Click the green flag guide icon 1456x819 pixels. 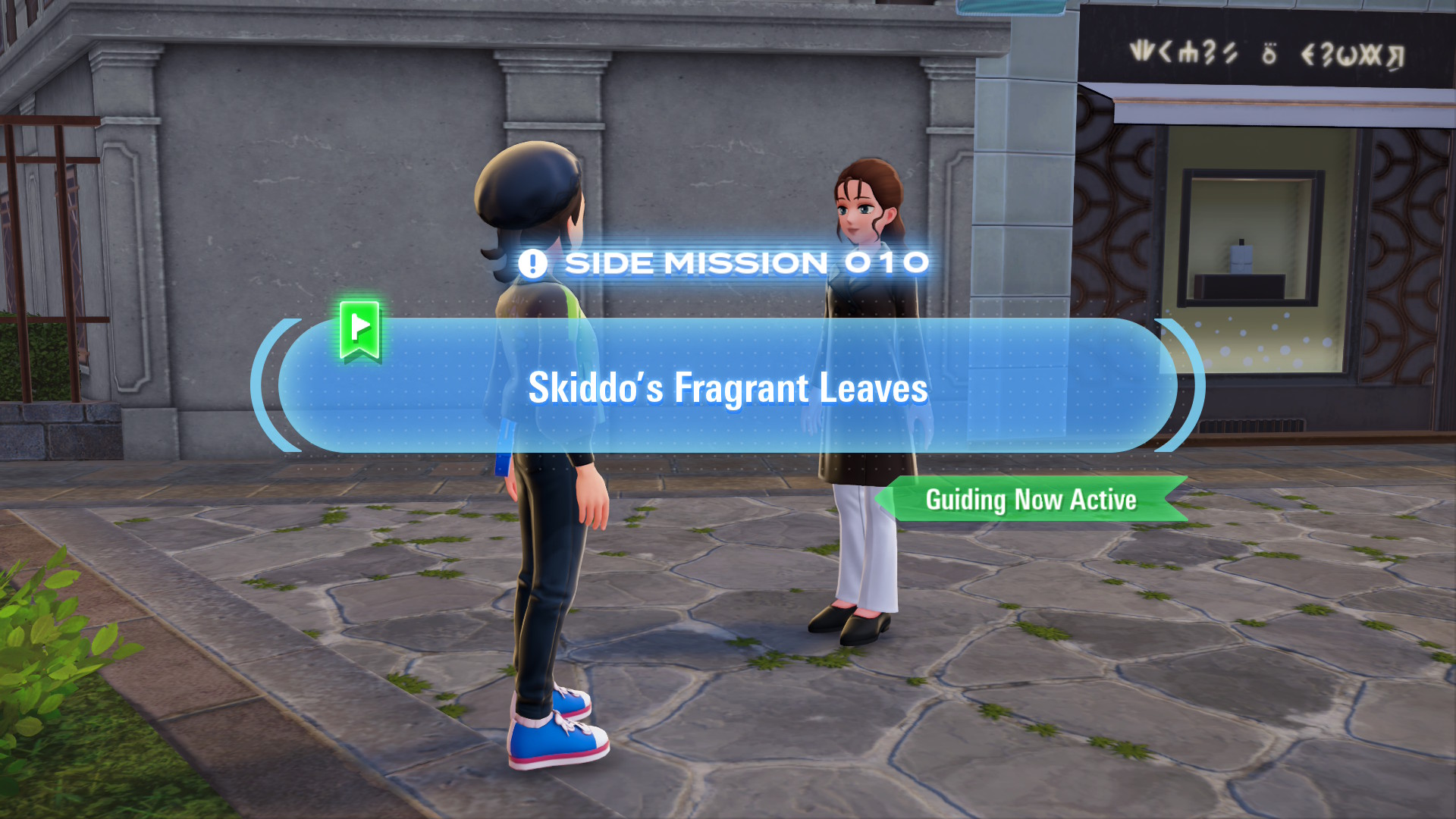point(359,330)
